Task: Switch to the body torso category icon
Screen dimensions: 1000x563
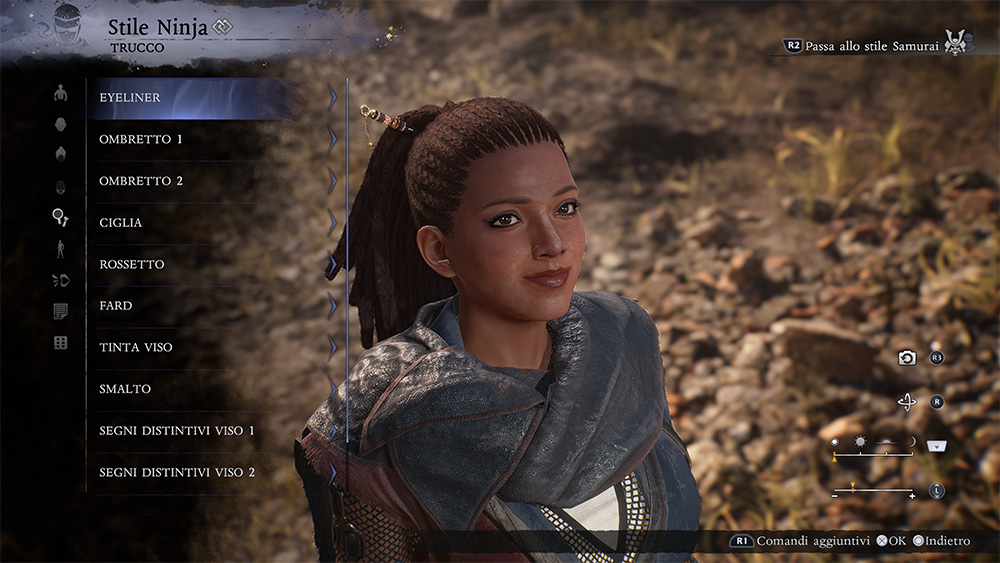Action: coord(60,93)
